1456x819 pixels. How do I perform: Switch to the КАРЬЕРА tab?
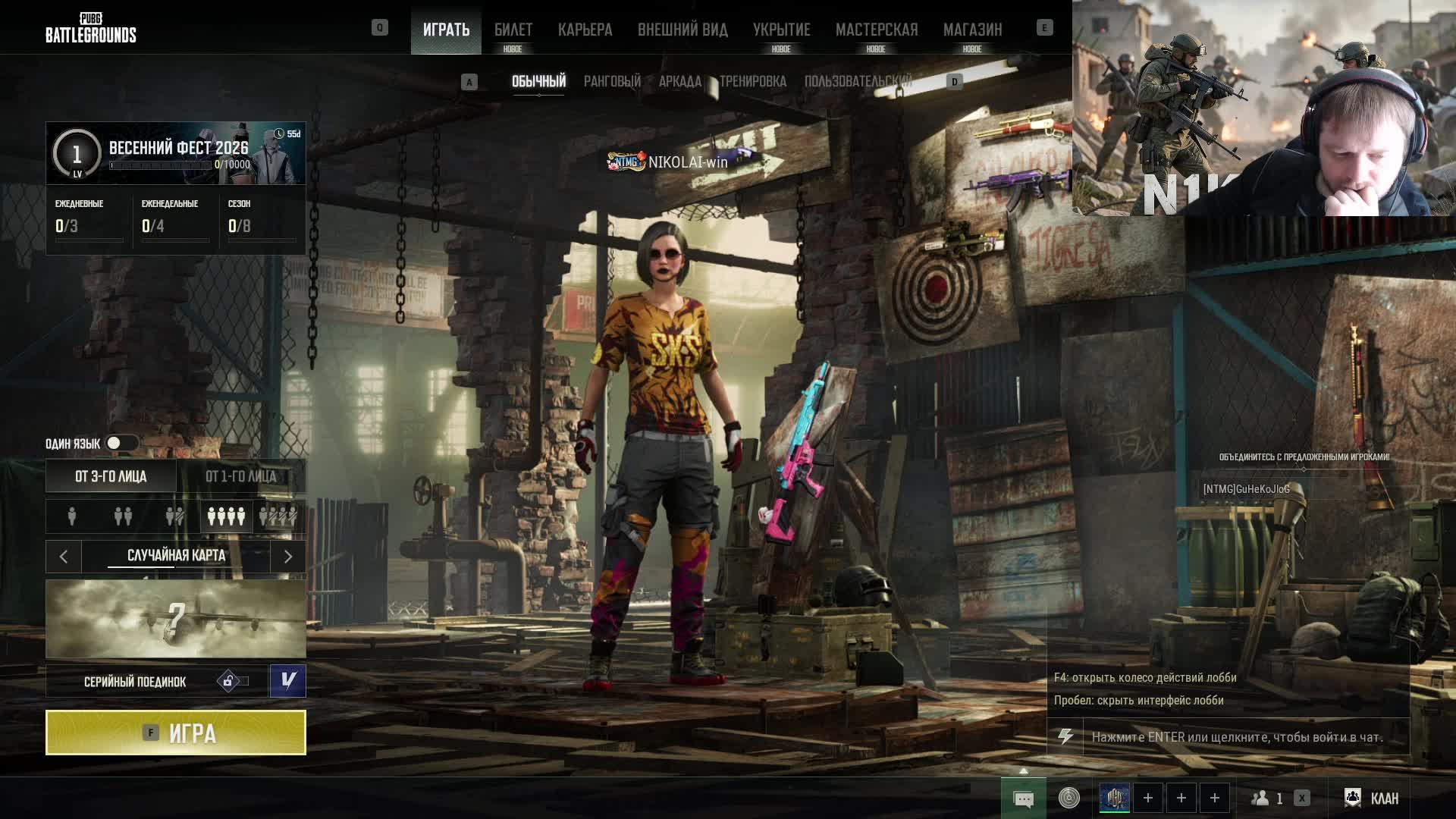point(585,30)
